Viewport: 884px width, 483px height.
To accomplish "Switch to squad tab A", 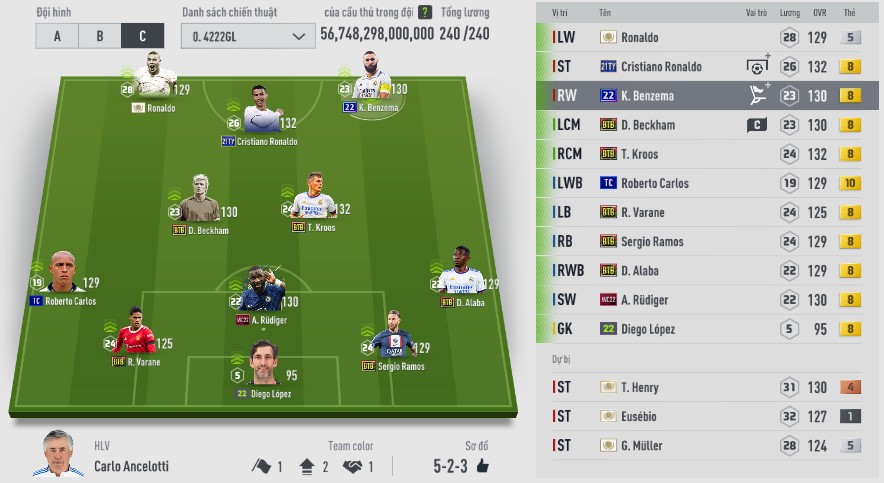I will pyautogui.click(x=57, y=36).
